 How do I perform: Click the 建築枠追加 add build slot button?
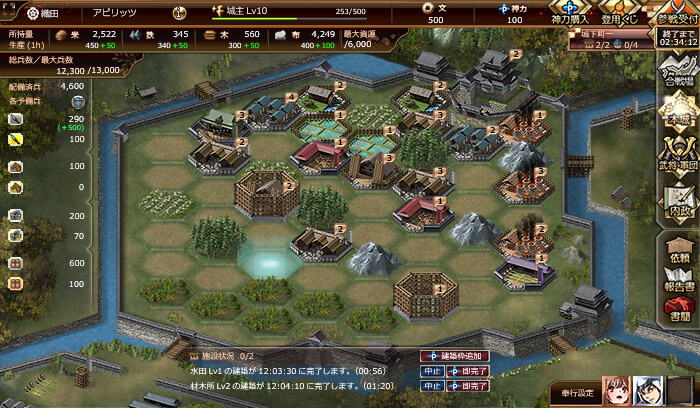point(455,356)
